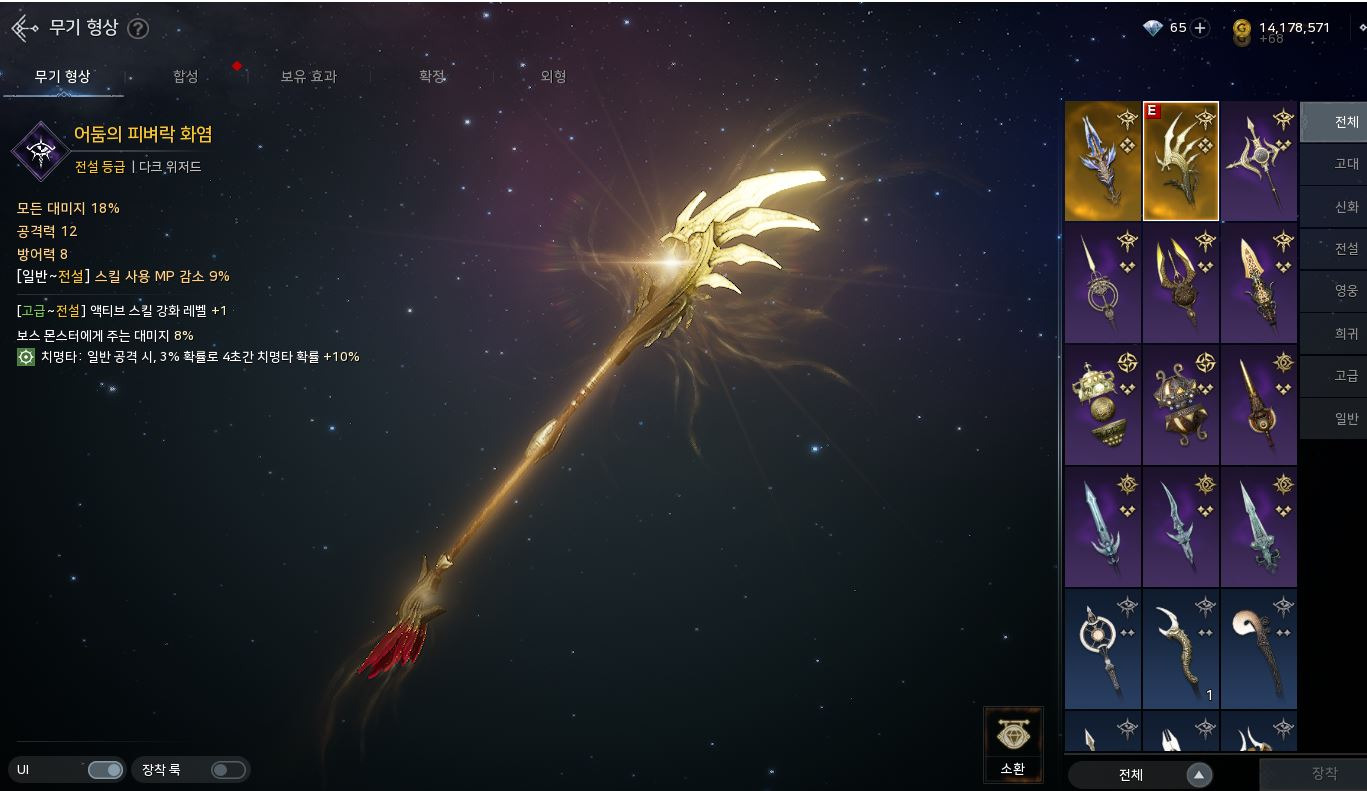This screenshot has height=791, width=1367.
Task: Open the 보유 효과 tab
Action: pyautogui.click(x=308, y=77)
